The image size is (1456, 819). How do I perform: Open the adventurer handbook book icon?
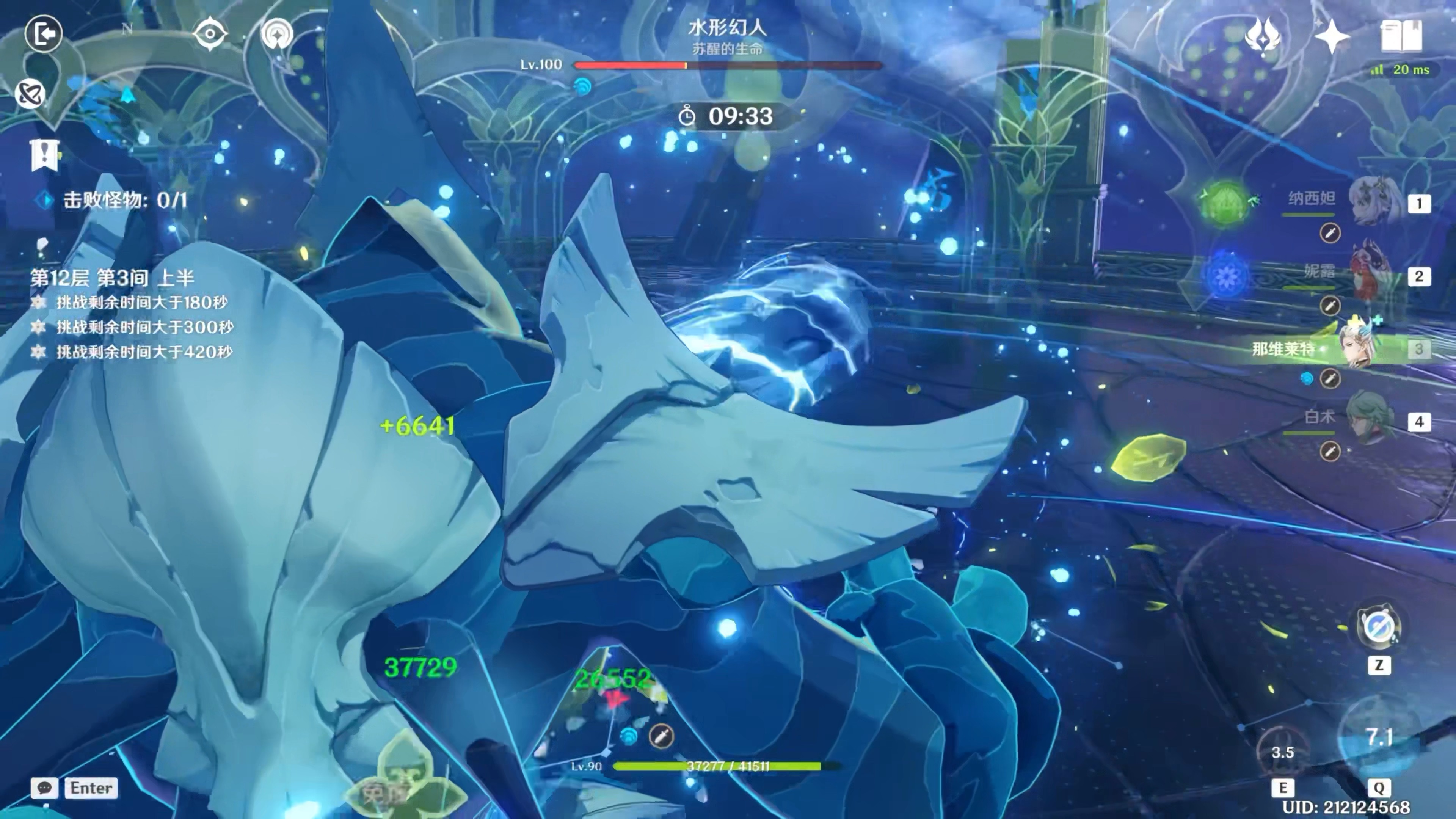pos(1401,36)
